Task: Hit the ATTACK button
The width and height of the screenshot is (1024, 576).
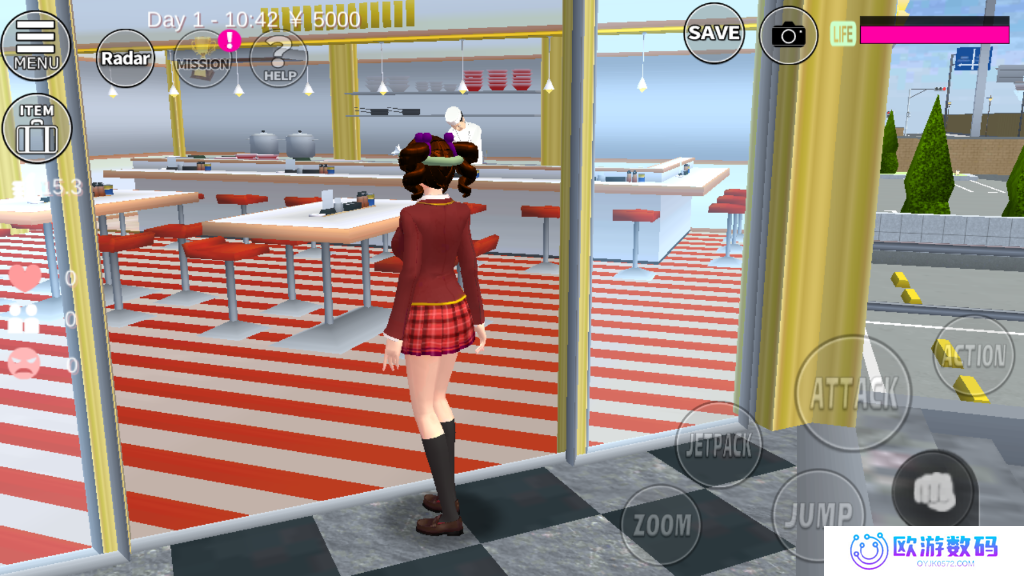Action: pos(853,392)
